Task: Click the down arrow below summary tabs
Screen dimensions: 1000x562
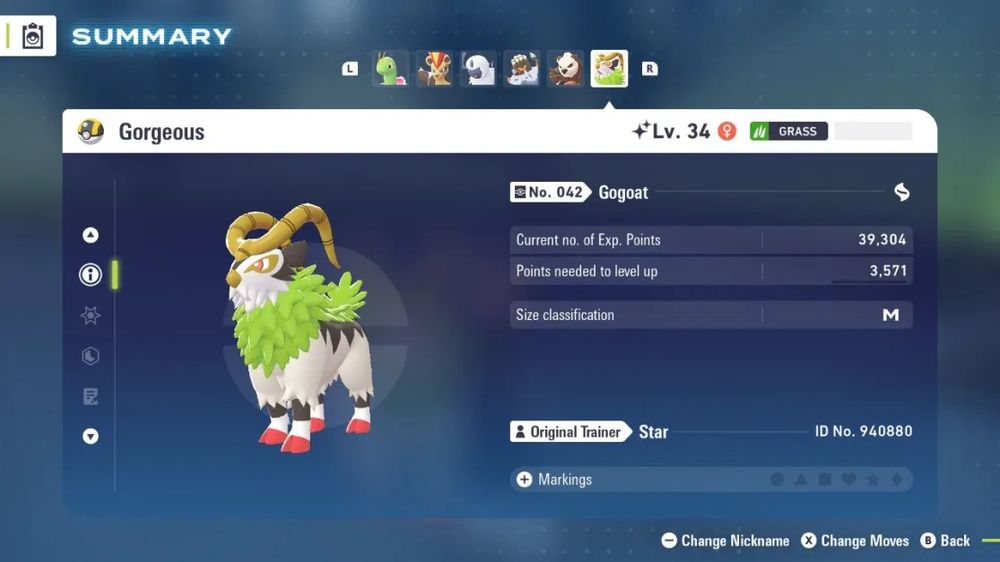Action: pos(91,436)
